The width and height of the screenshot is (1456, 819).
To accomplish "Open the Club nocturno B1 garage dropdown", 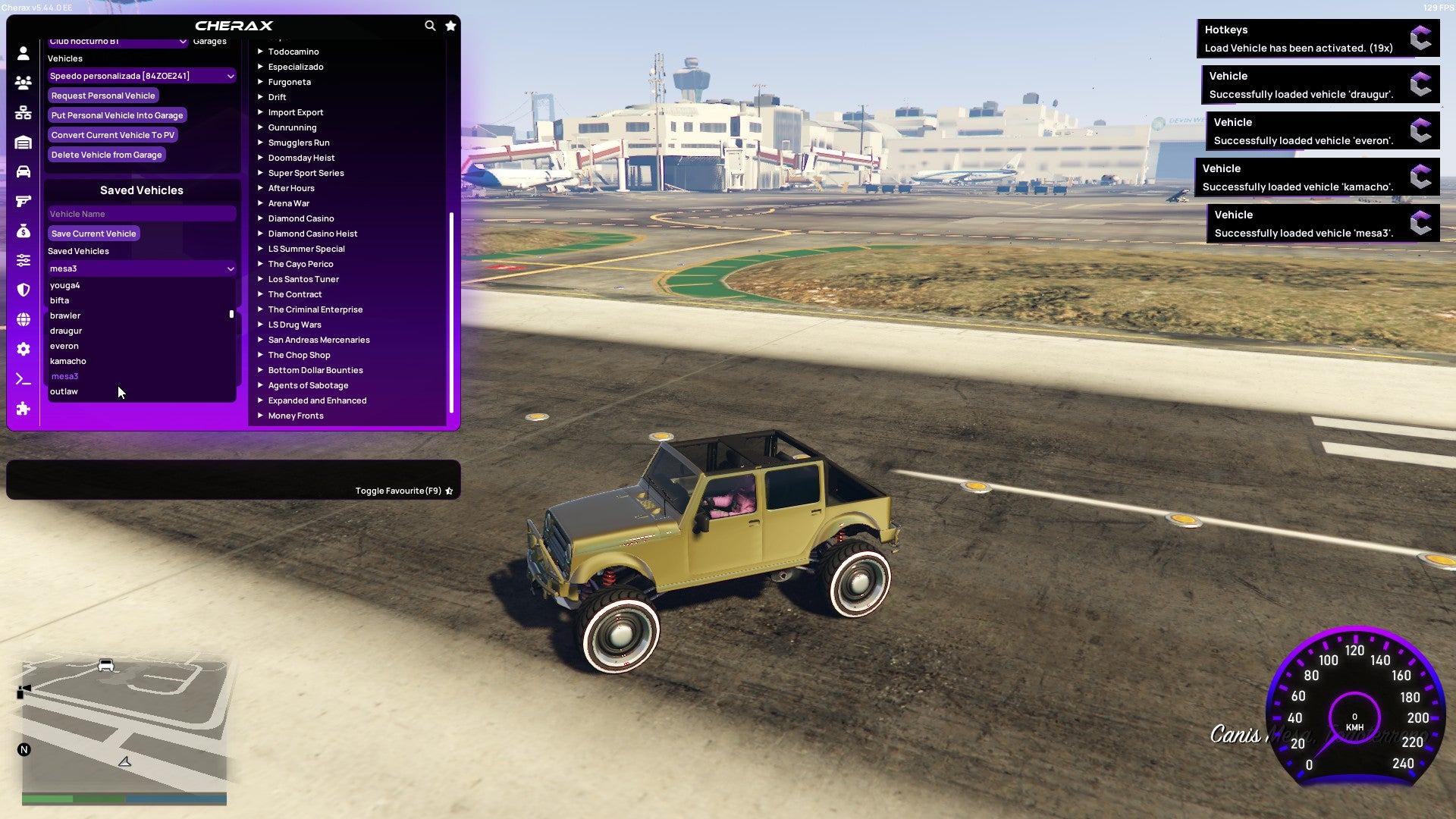I will coord(118,41).
